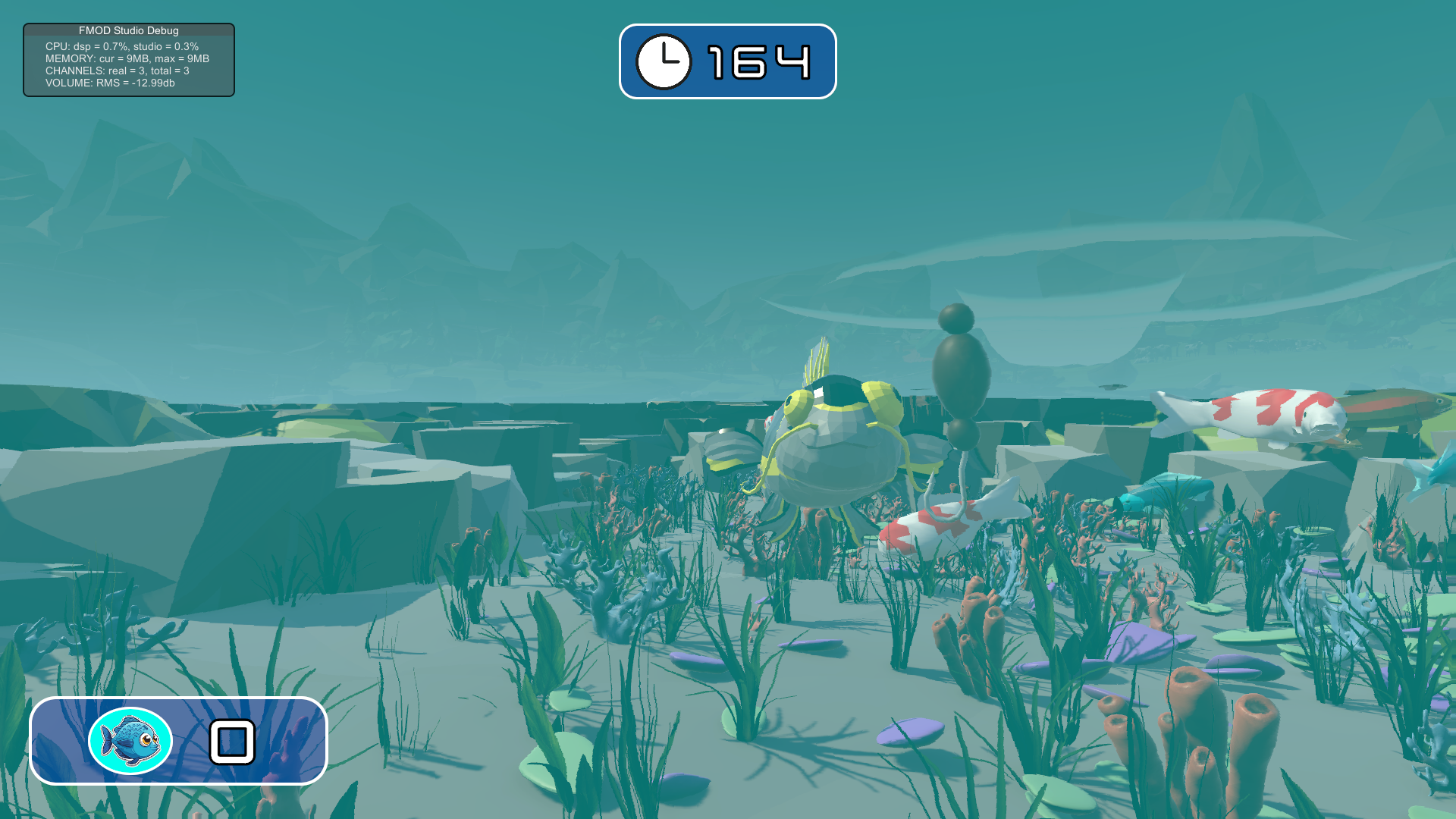Click the blue fish catch icon
The height and width of the screenshot is (819, 1456).
tap(130, 741)
